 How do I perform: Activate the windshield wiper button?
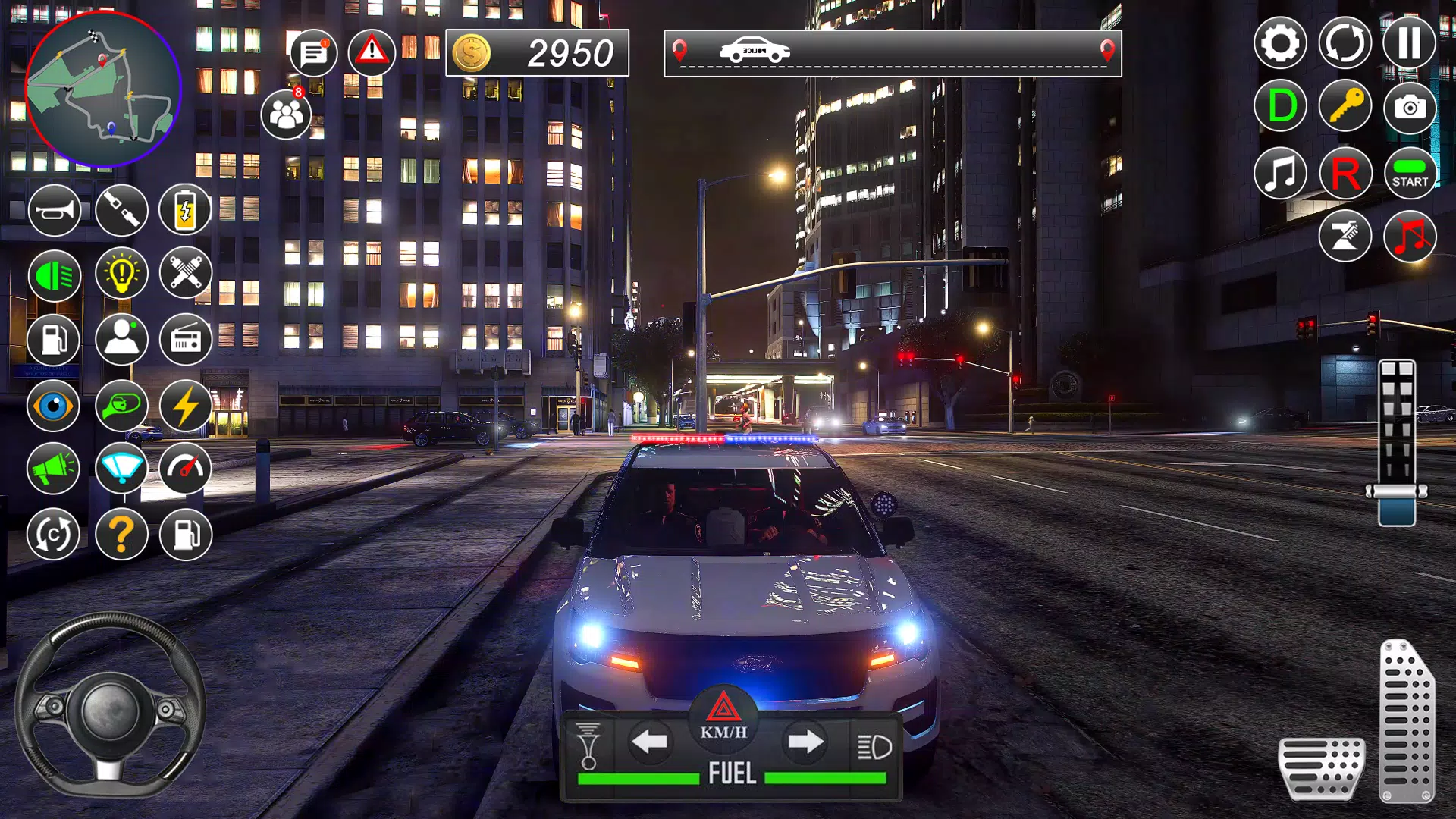[x=121, y=469]
